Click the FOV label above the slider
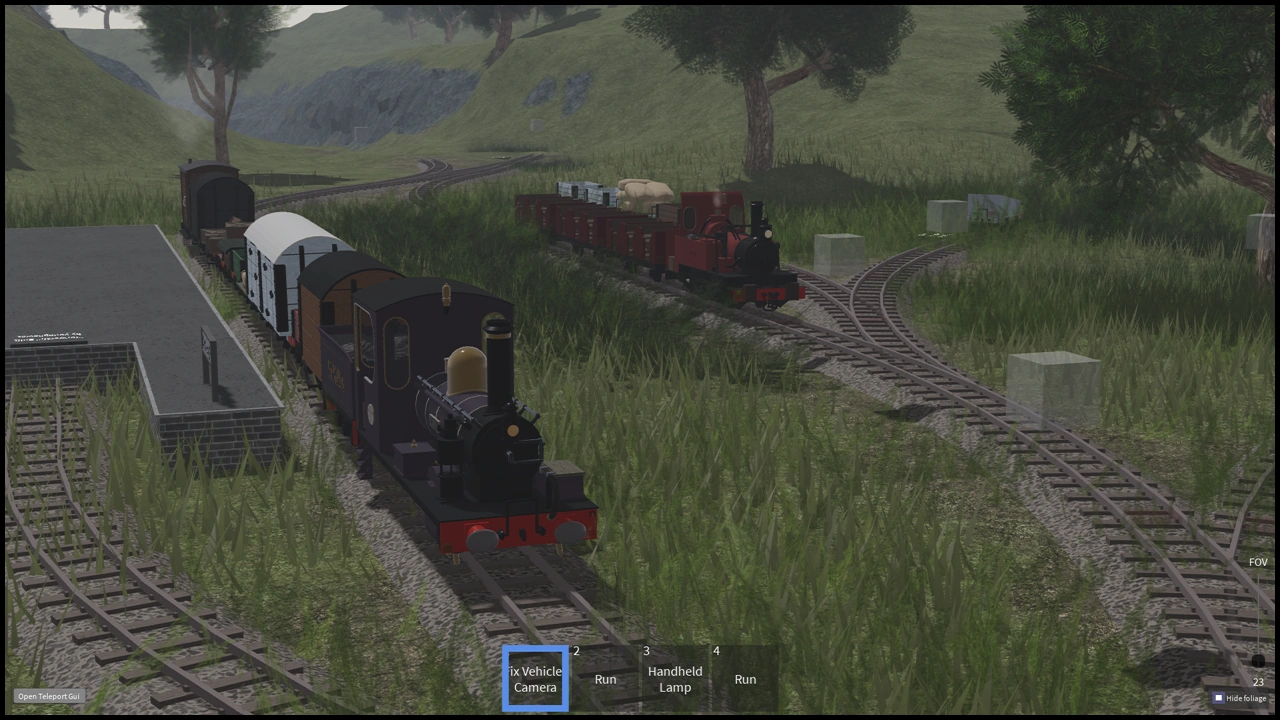The width and height of the screenshot is (1280, 720). (x=1257, y=562)
